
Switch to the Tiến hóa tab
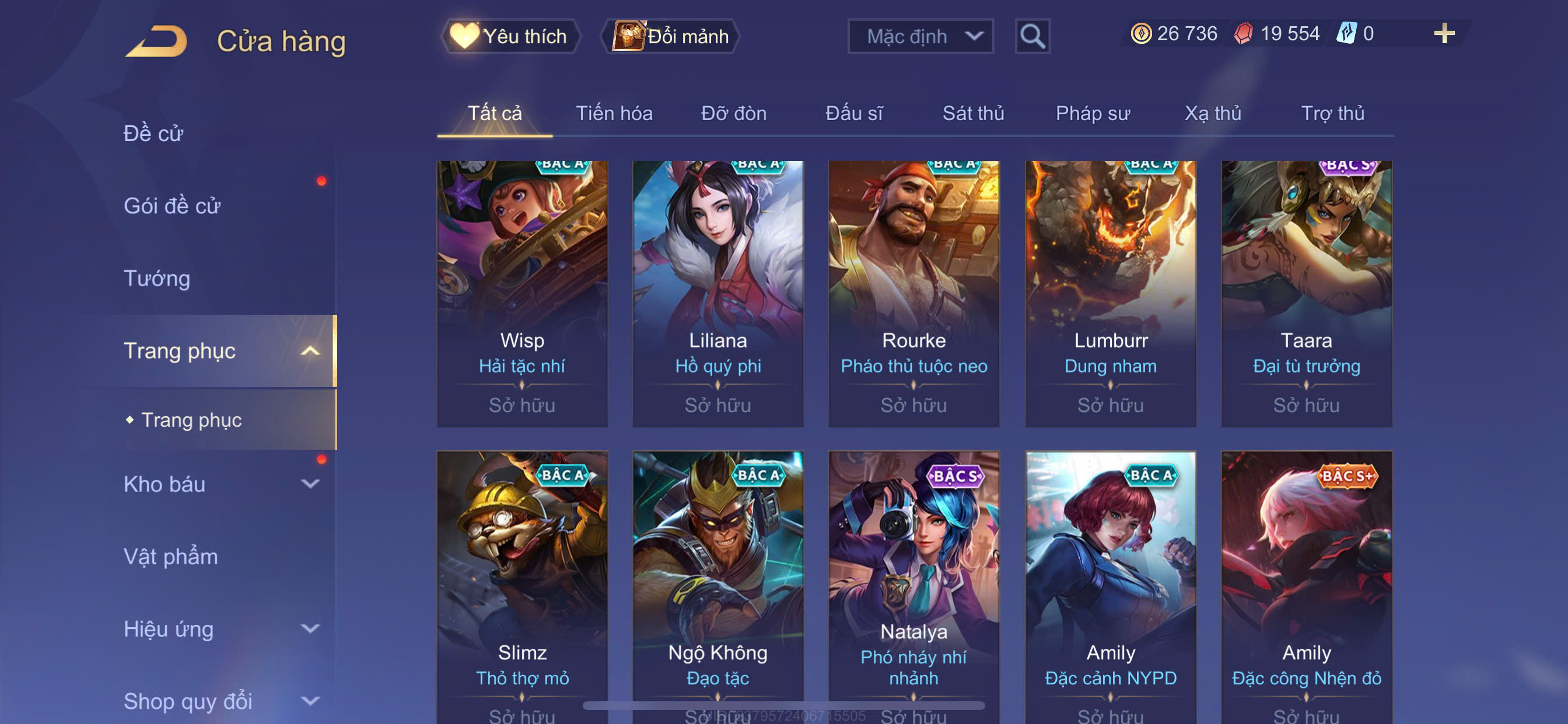[x=614, y=114]
